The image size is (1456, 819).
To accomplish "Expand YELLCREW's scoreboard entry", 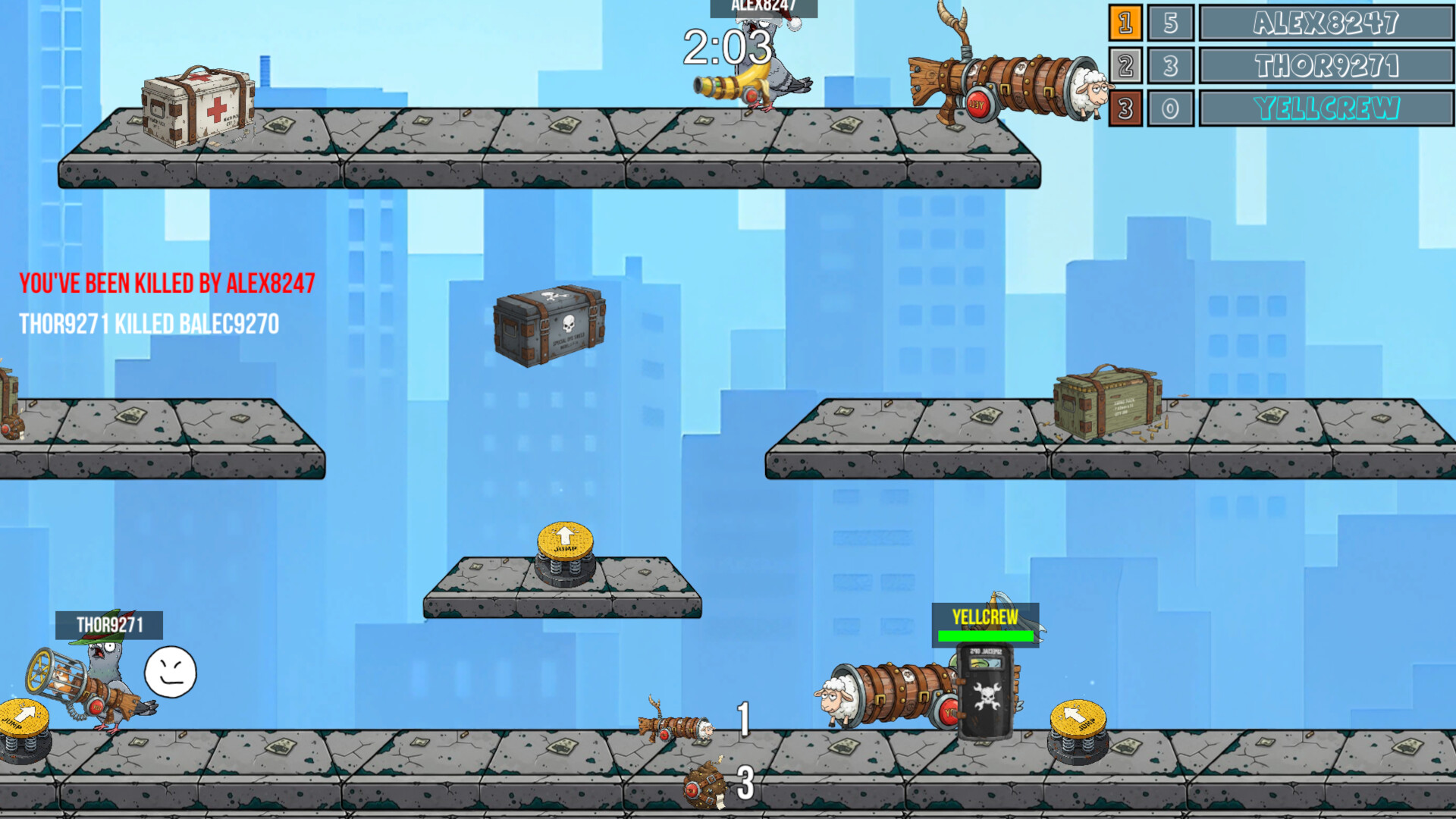I will (1326, 108).
